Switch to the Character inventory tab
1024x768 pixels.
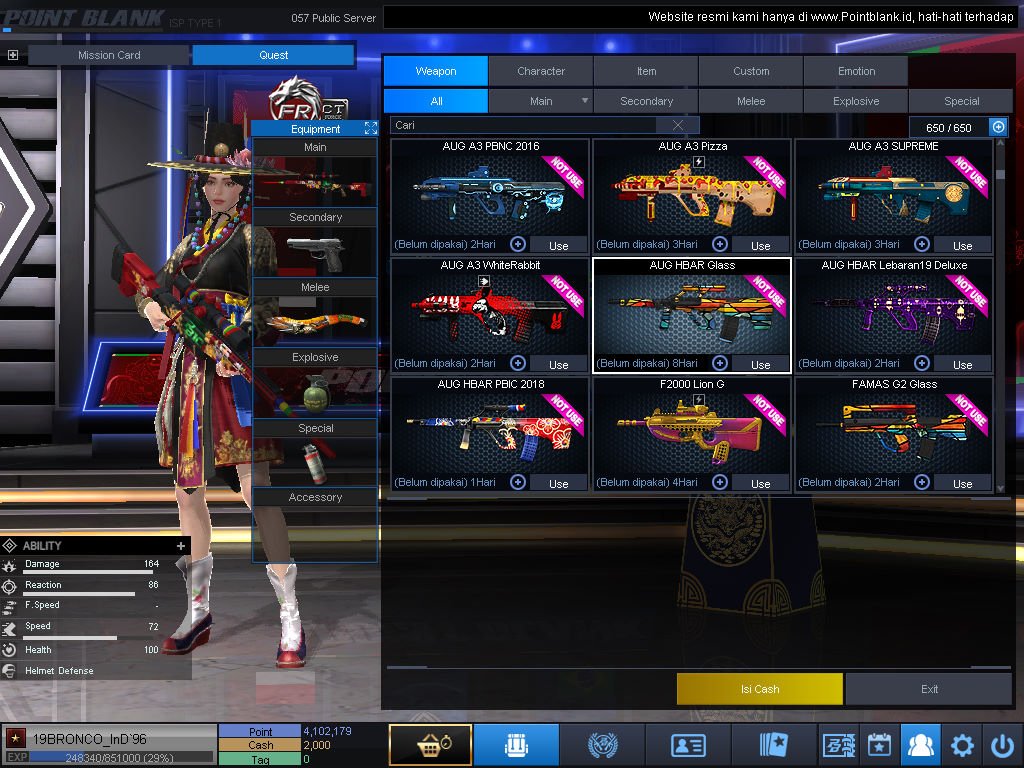click(x=541, y=71)
